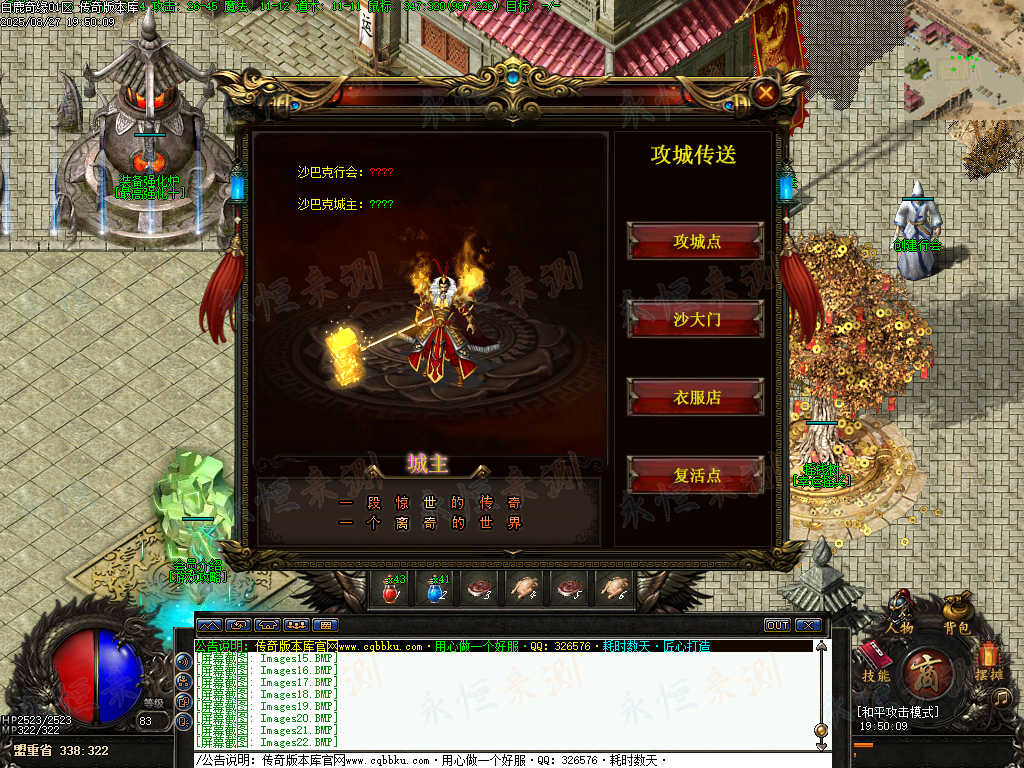Toggle the music note sound button
The image size is (1024, 768).
point(1001,697)
